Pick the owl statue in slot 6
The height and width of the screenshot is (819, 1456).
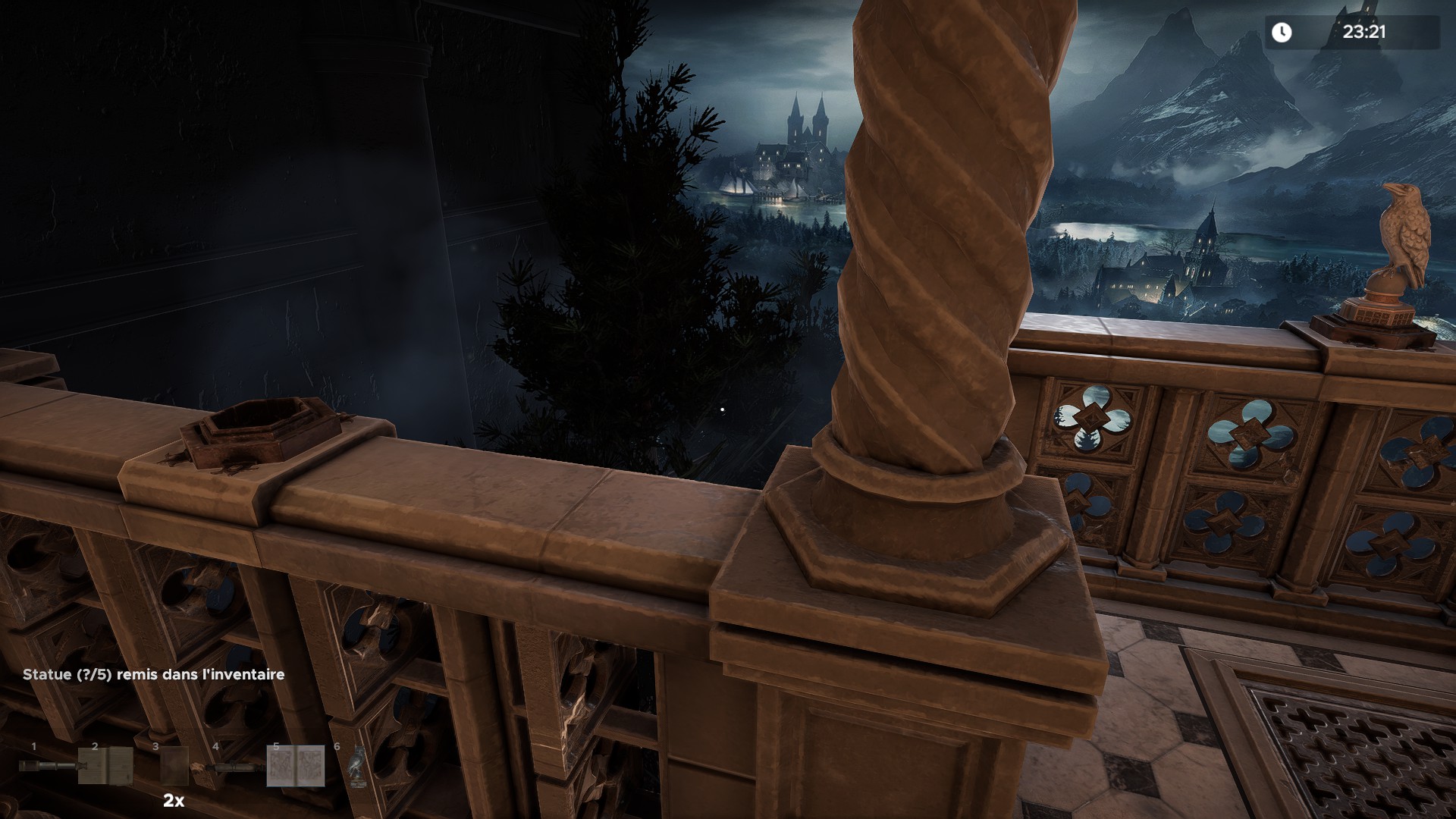click(x=356, y=764)
